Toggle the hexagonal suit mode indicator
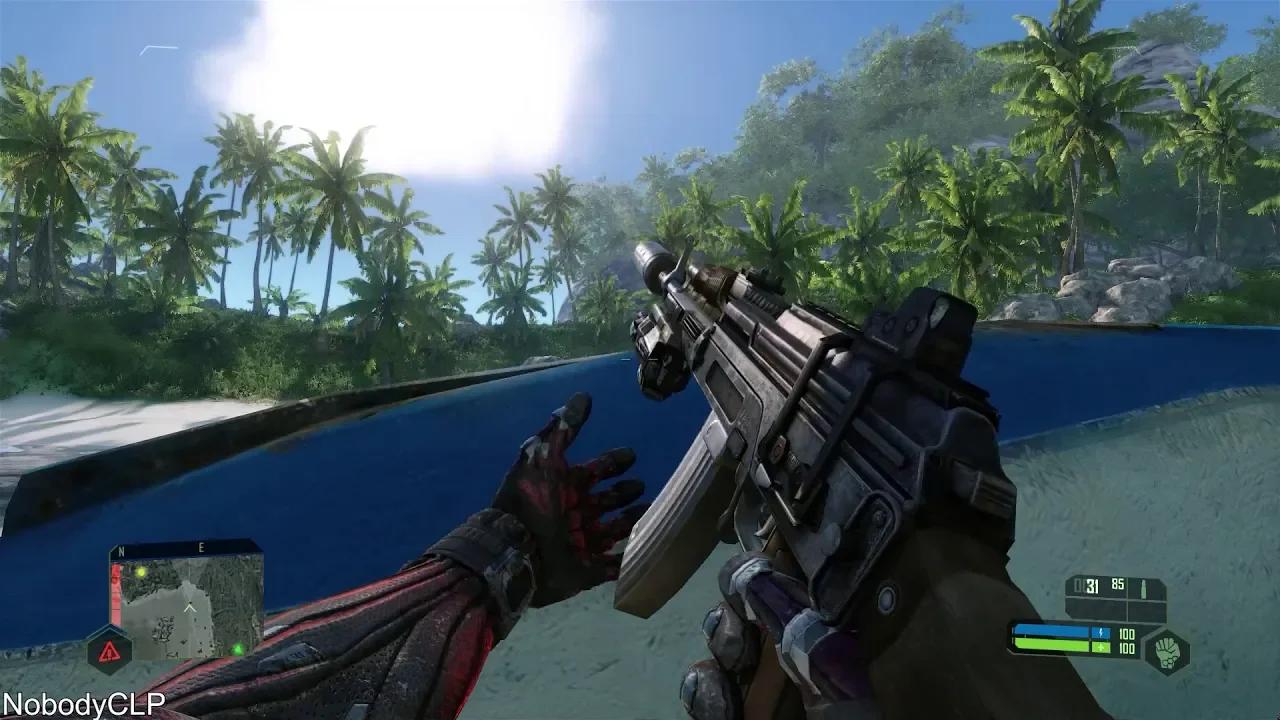Screen dimensions: 1280x720 pos(1167,652)
